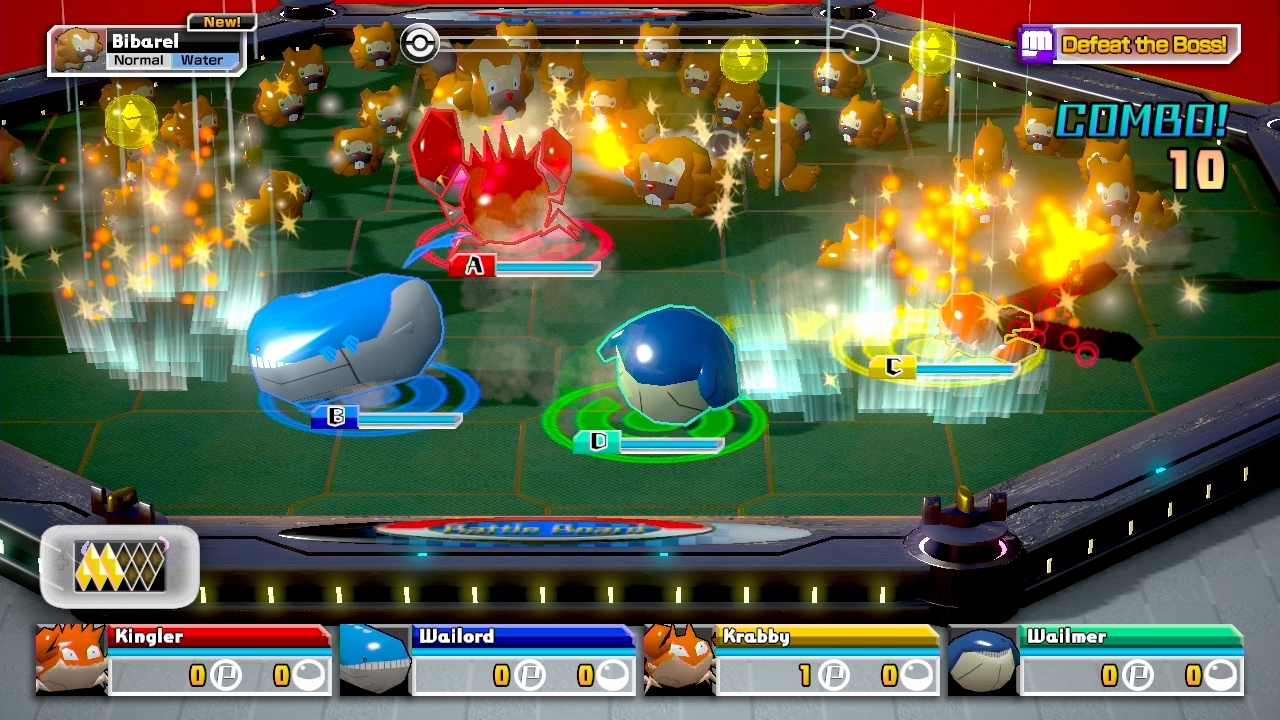Switch to the Water type tab
1280x720 pixels.
[203, 60]
